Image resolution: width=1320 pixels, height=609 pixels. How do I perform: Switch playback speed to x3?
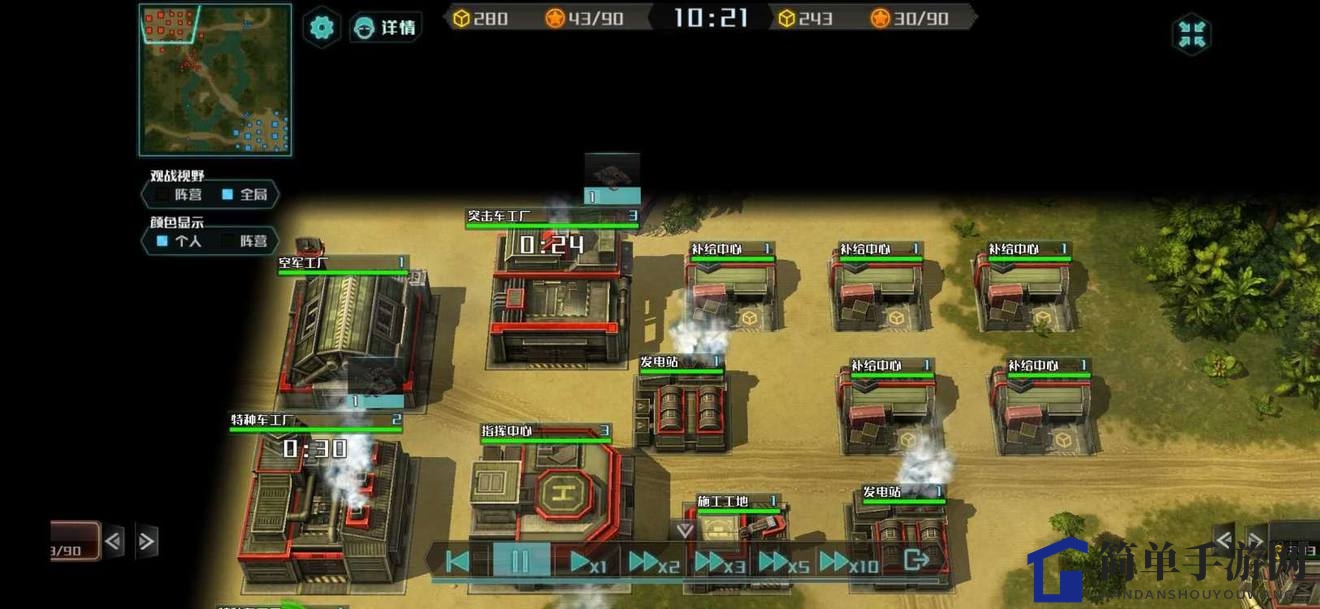(720, 561)
